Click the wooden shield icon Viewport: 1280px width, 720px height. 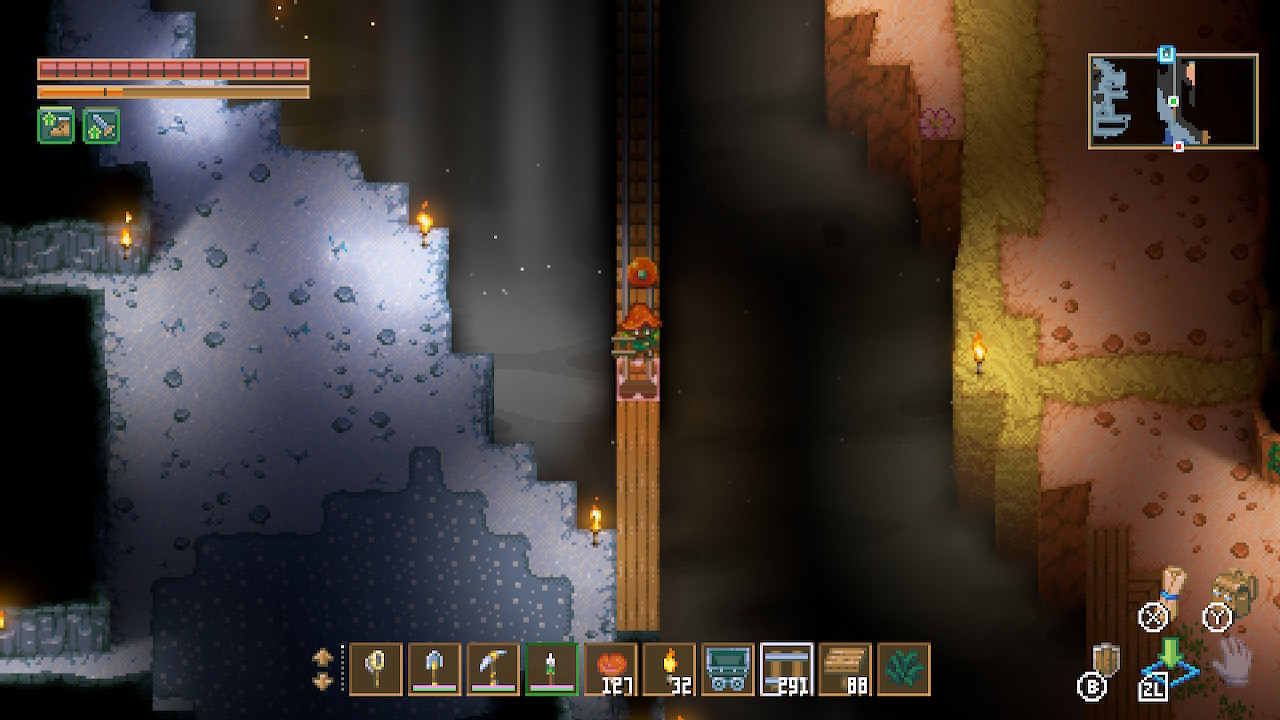pyautogui.click(x=1106, y=659)
